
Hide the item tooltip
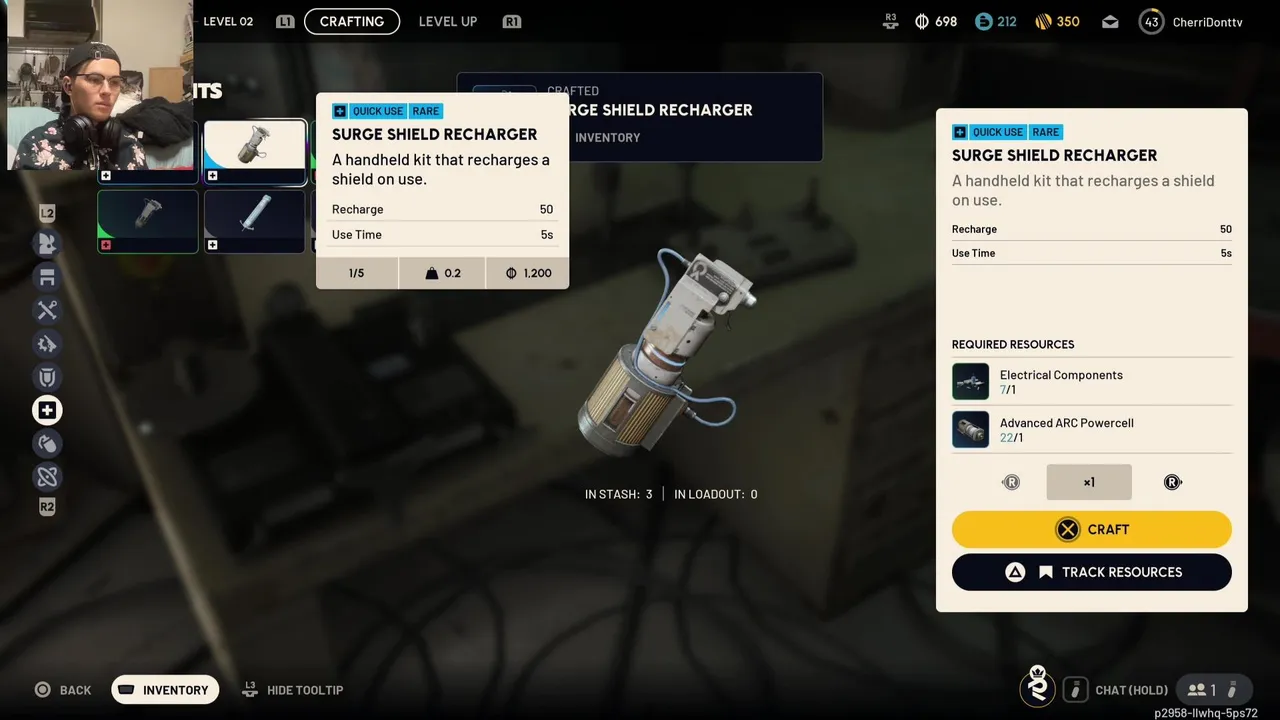tap(293, 690)
